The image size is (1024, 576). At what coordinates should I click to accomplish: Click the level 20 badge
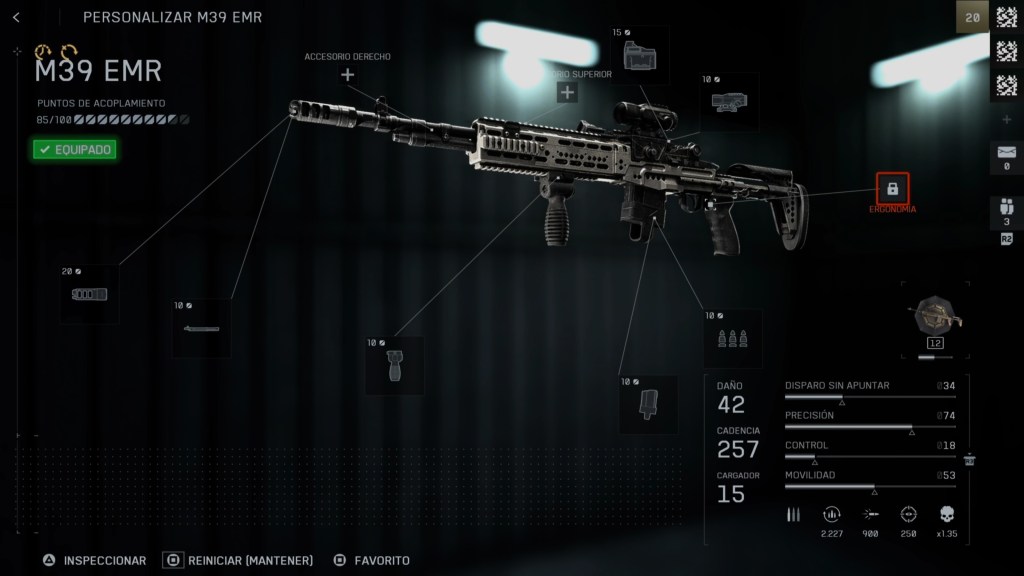972,16
